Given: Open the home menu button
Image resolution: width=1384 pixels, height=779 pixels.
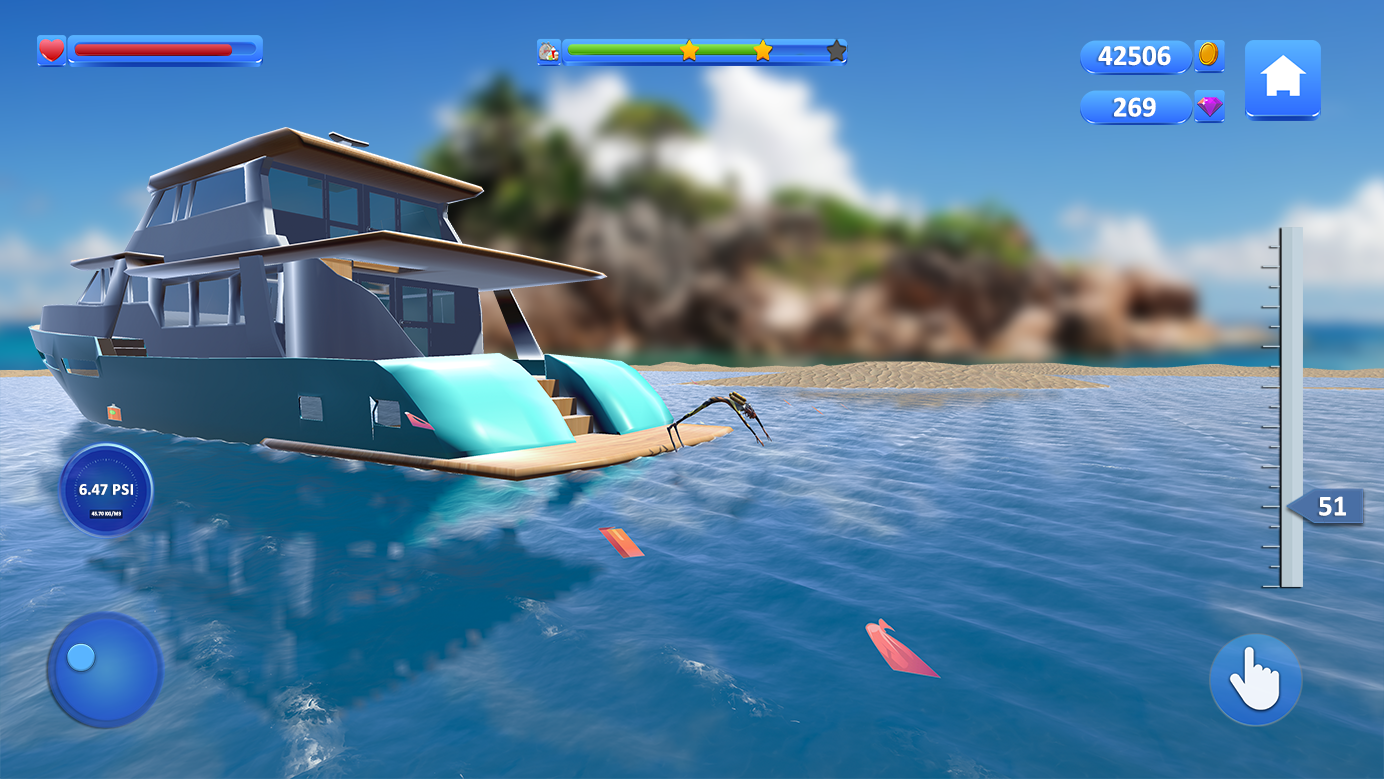Looking at the screenshot, I should coord(1282,79).
